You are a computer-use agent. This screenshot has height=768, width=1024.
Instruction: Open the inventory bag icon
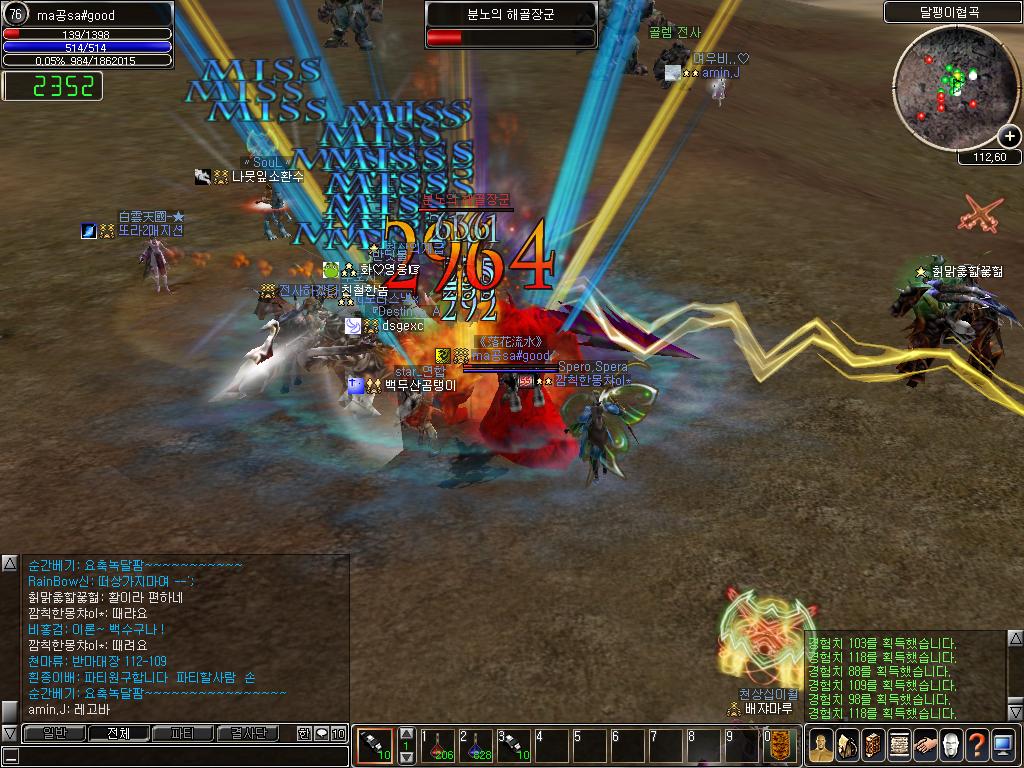point(846,746)
